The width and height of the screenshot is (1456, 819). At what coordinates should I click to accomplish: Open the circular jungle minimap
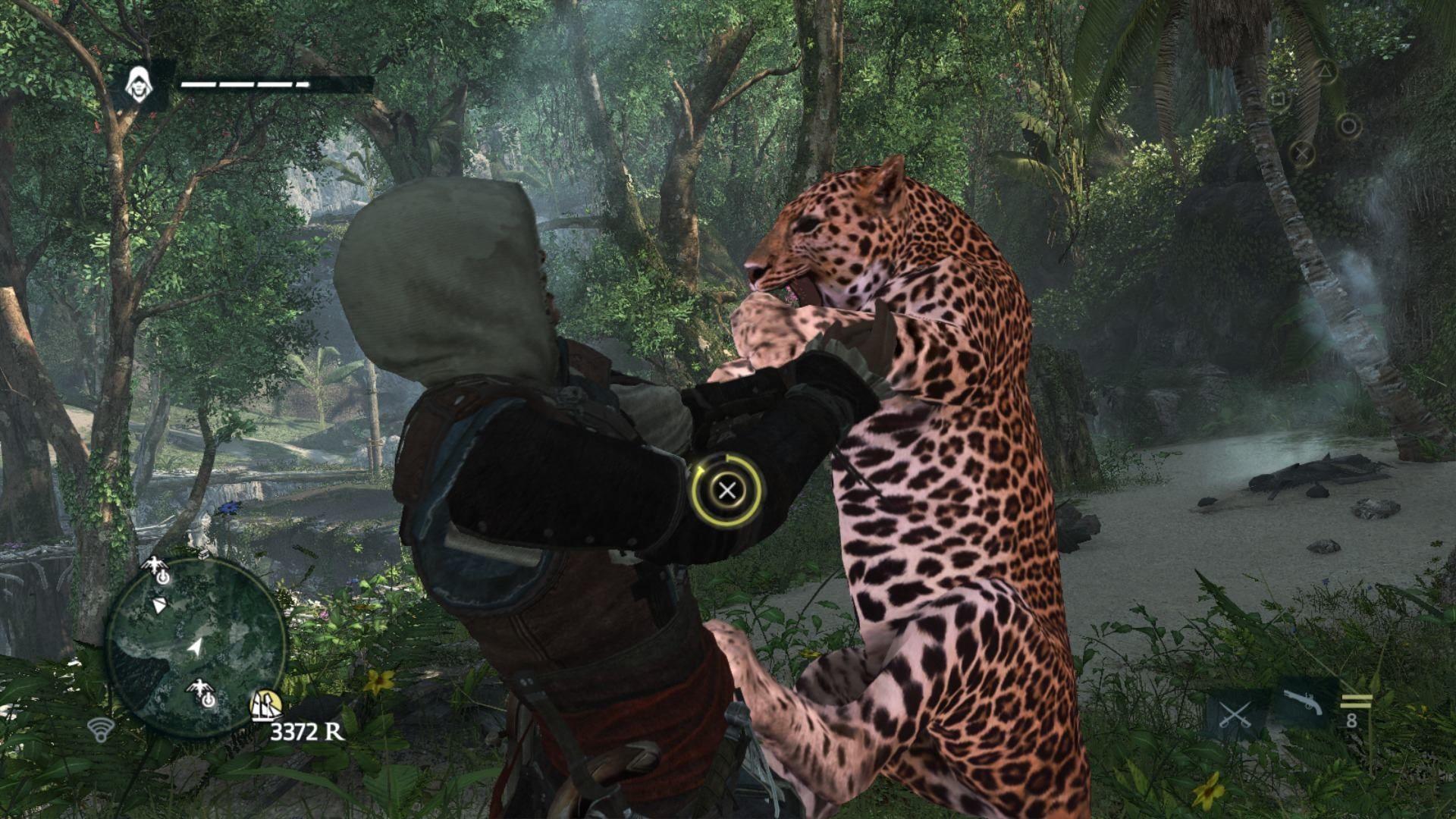[196, 645]
